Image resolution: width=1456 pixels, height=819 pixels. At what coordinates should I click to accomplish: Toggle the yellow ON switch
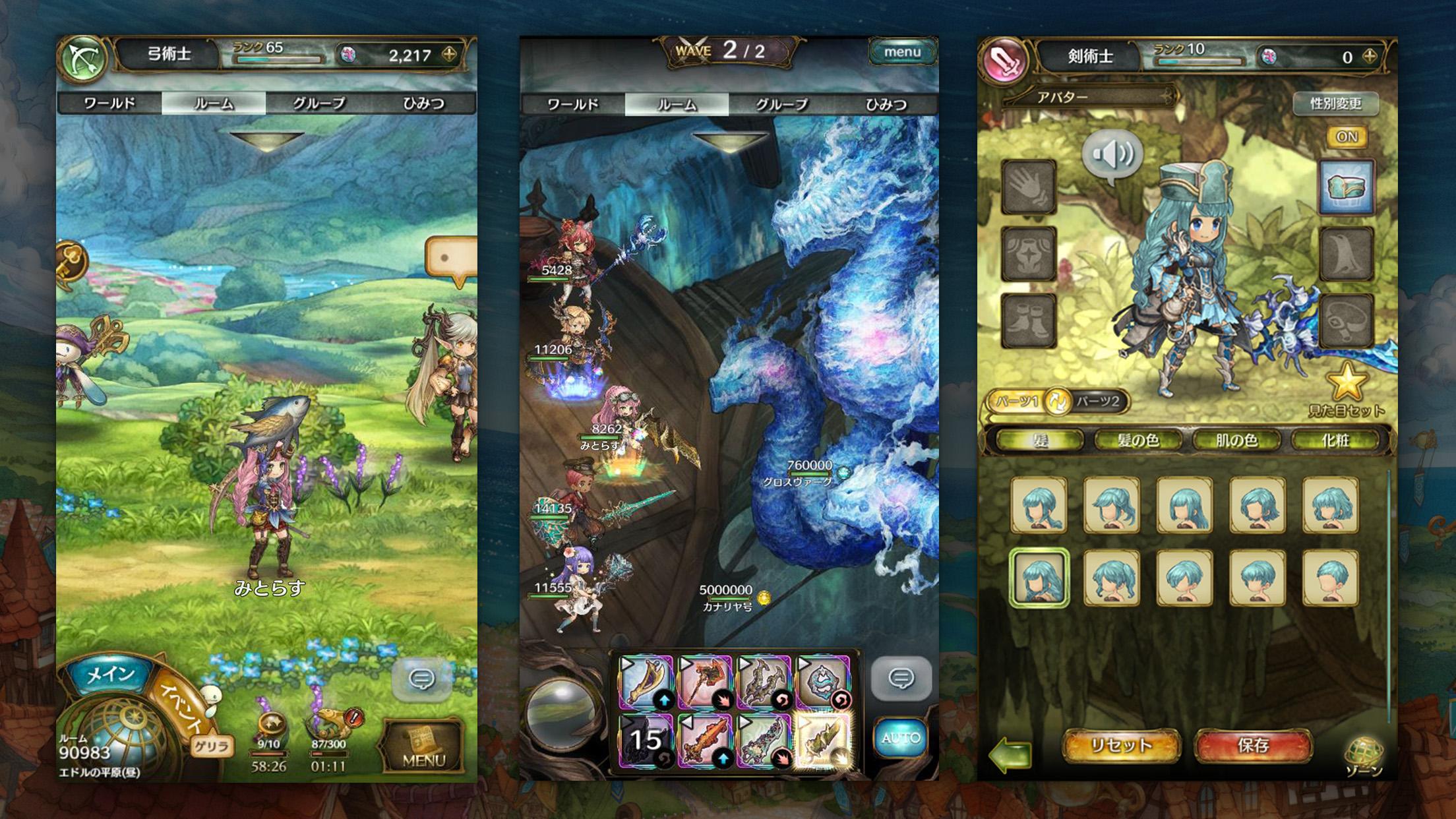click(1346, 136)
